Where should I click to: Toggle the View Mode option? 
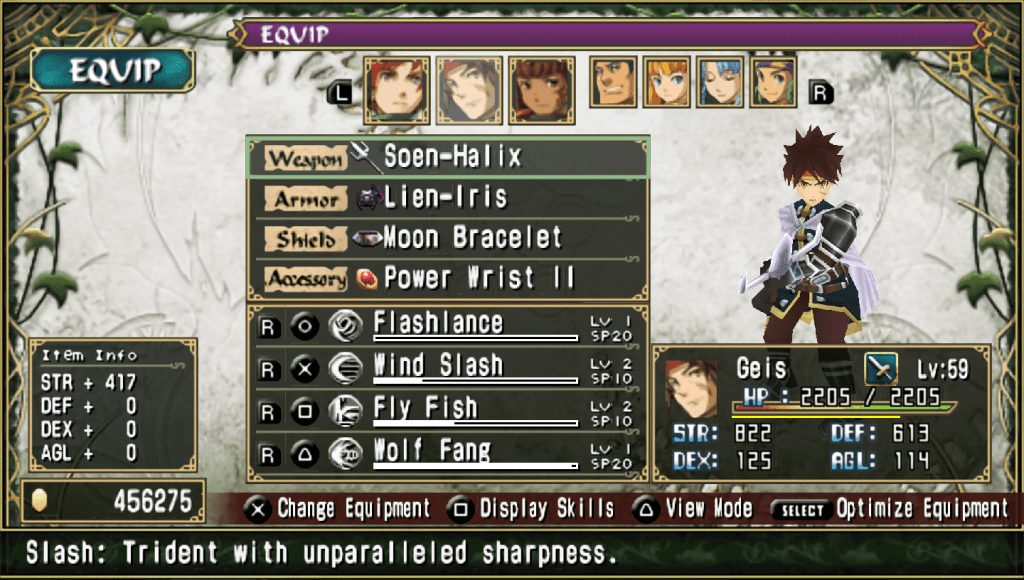tap(694, 509)
